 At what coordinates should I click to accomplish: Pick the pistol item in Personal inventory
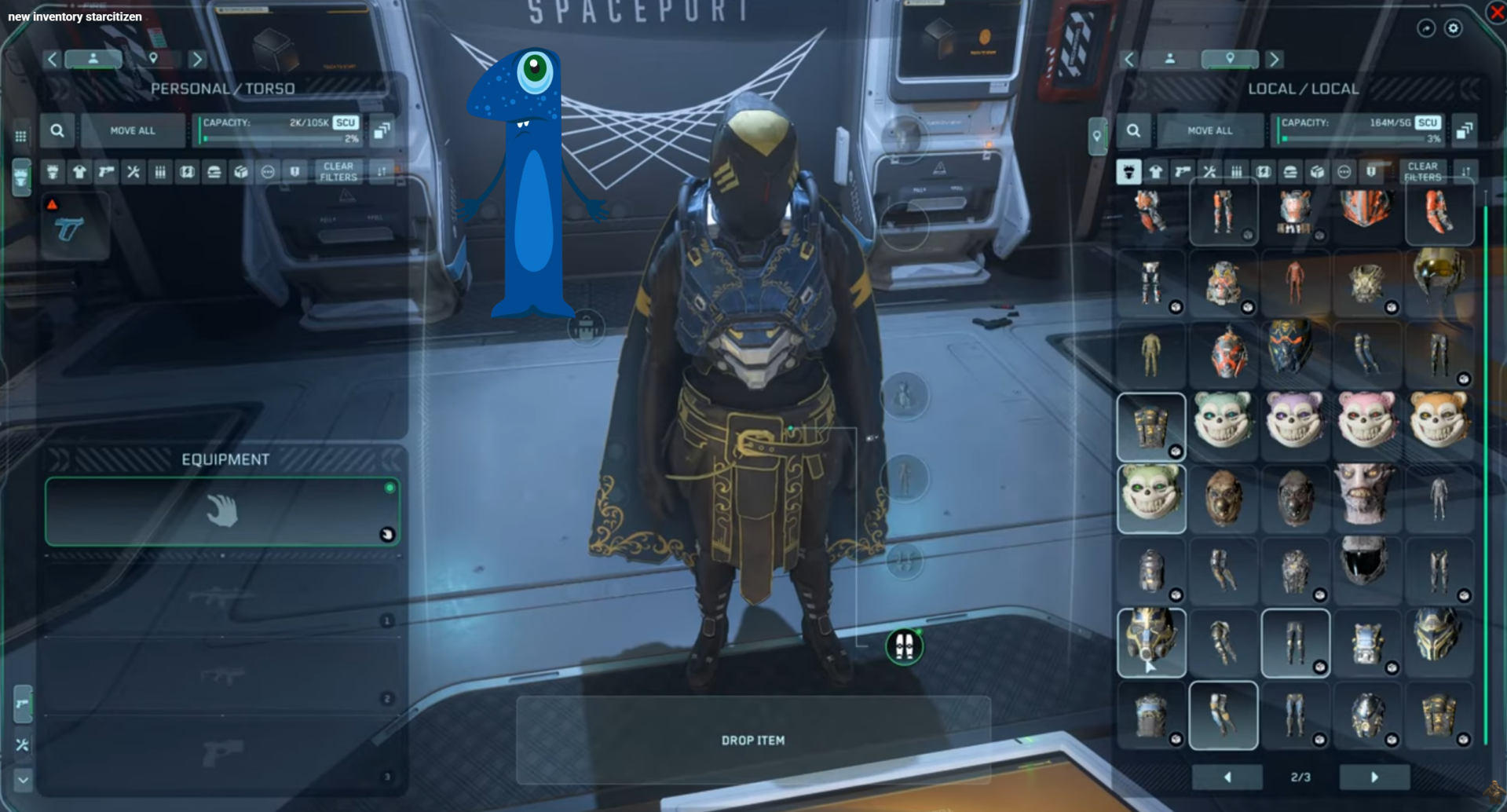click(70, 230)
